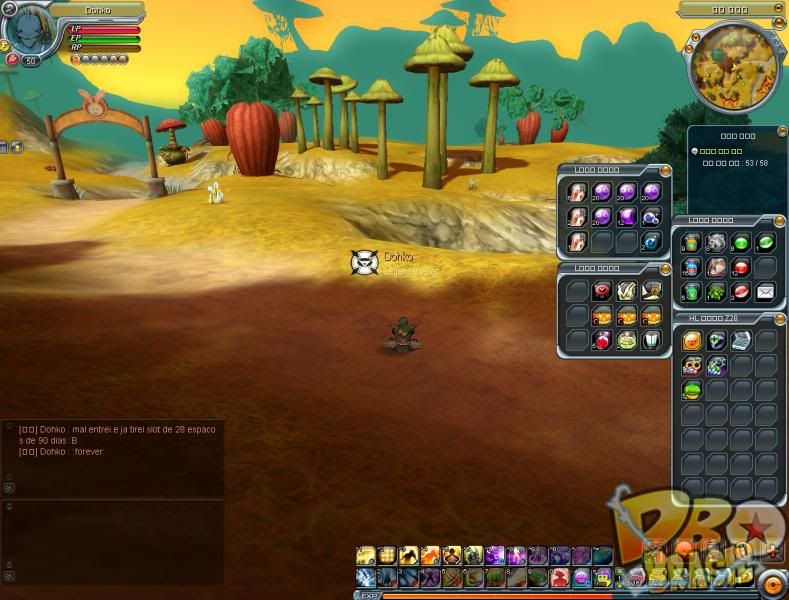Select the white envelope item
Screen dimensions: 789x600
(x=765, y=292)
